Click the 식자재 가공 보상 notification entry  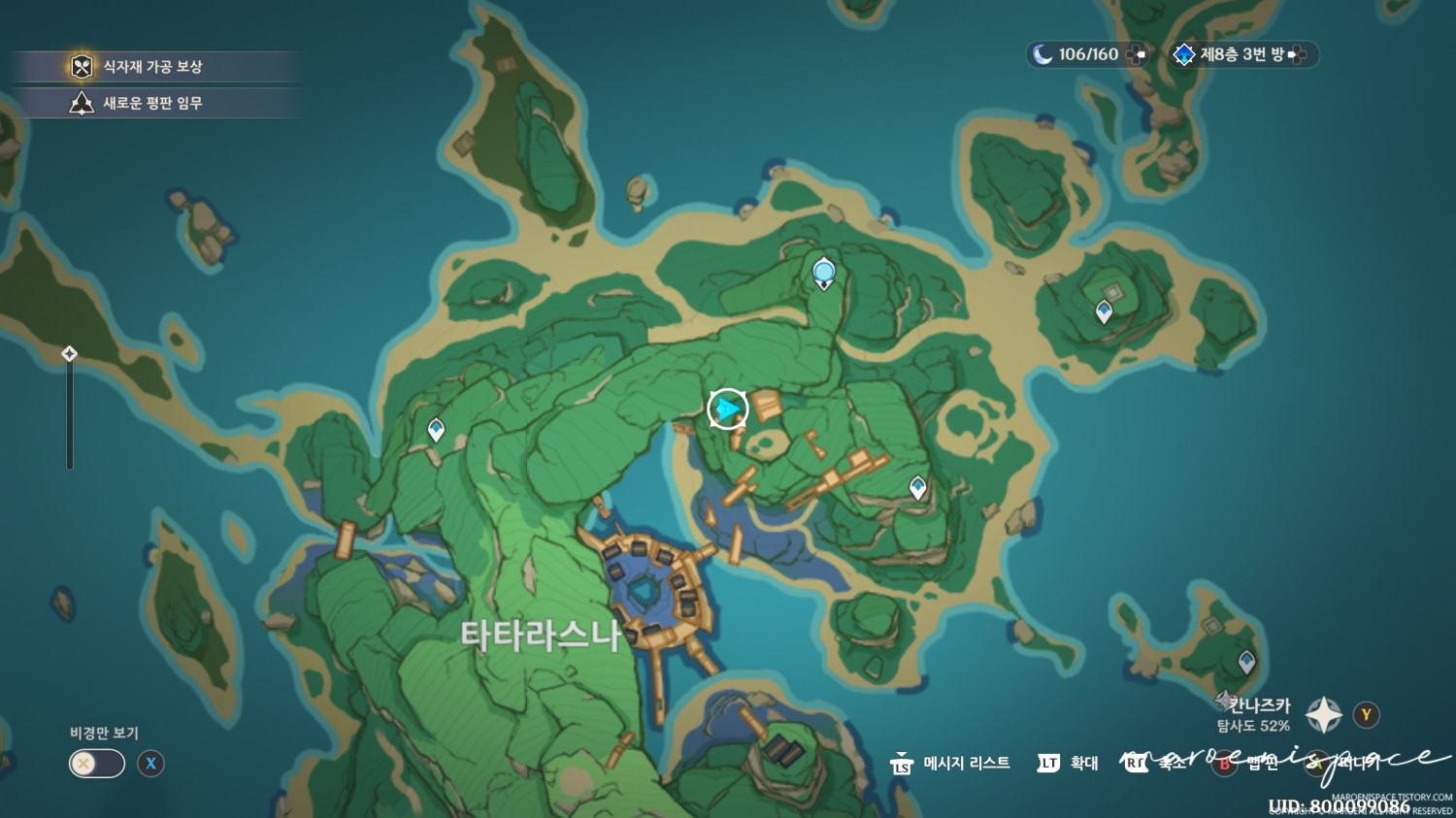(x=155, y=67)
